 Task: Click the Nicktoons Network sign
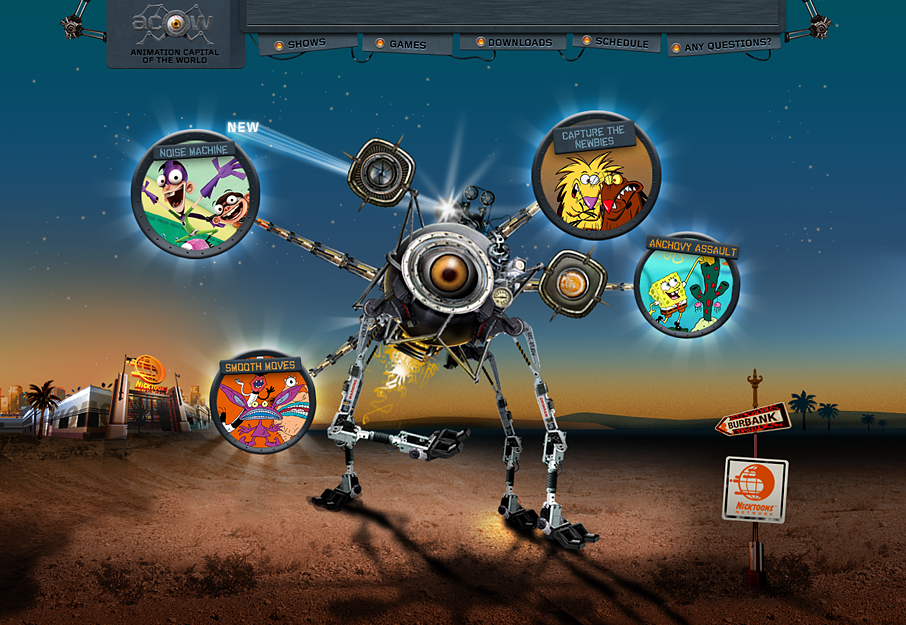coord(755,489)
